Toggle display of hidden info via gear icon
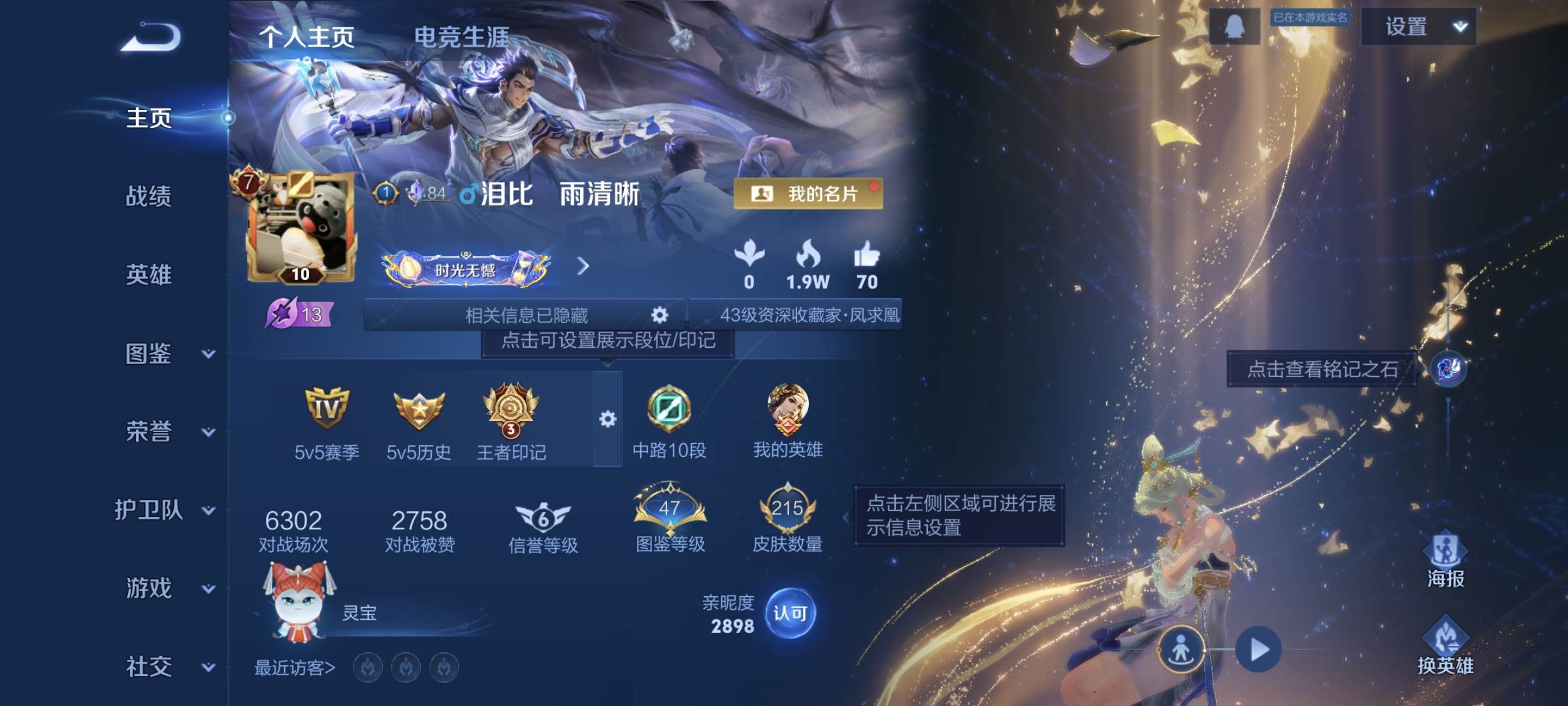The image size is (1568, 706). [x=659, y=316]
